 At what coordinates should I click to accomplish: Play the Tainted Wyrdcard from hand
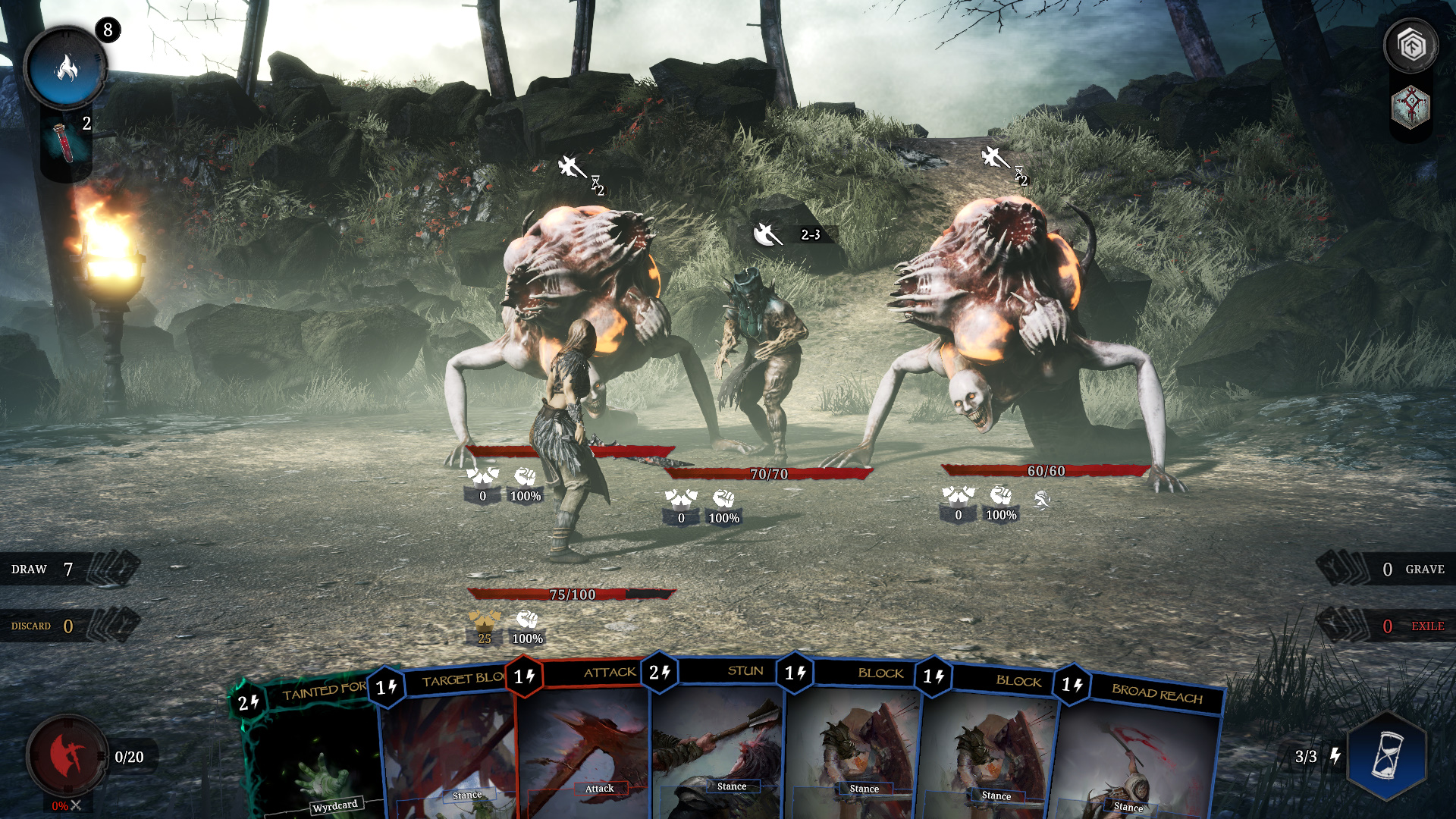311,751
